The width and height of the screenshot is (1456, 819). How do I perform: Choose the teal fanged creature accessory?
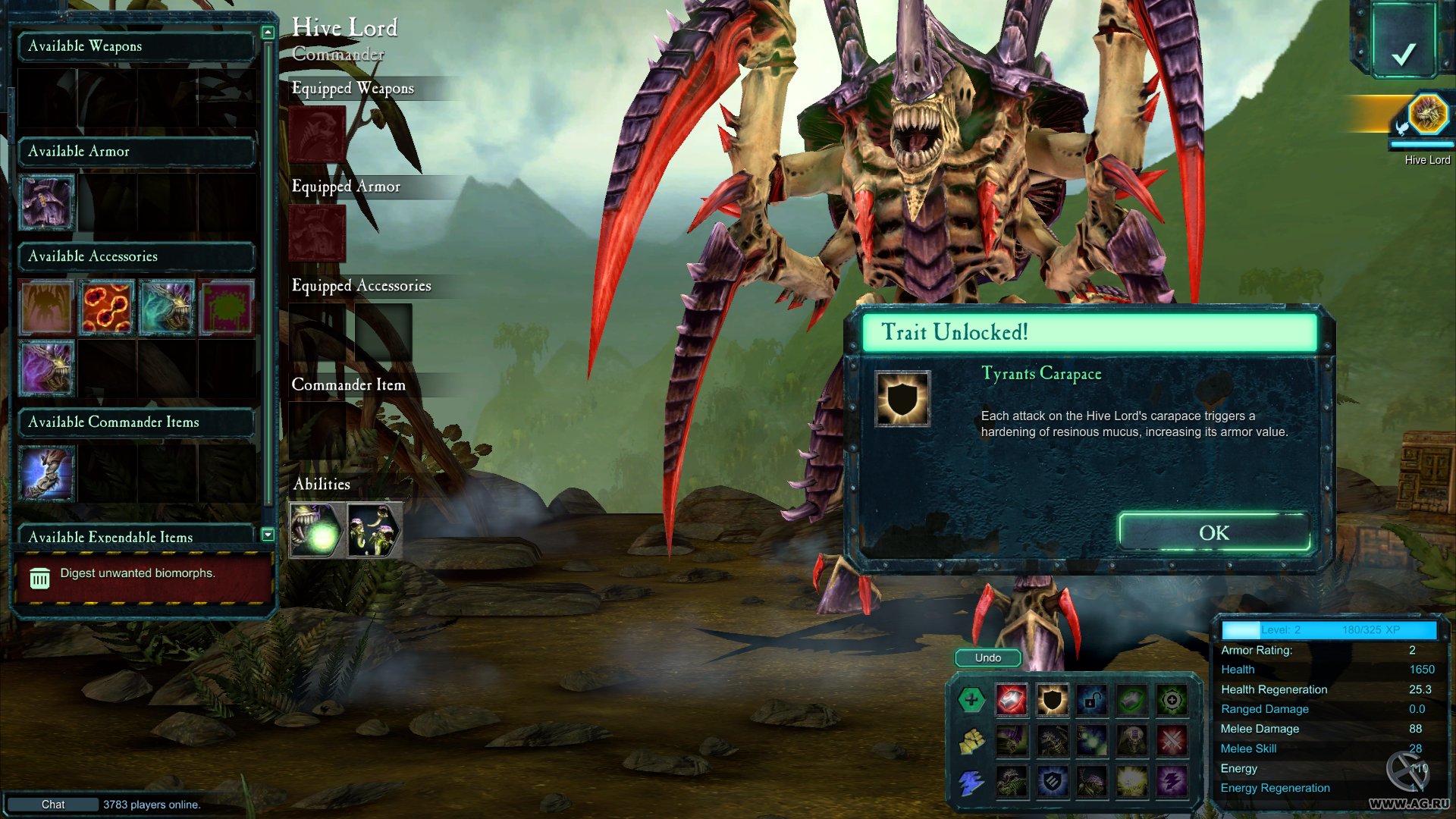point(167,307)
